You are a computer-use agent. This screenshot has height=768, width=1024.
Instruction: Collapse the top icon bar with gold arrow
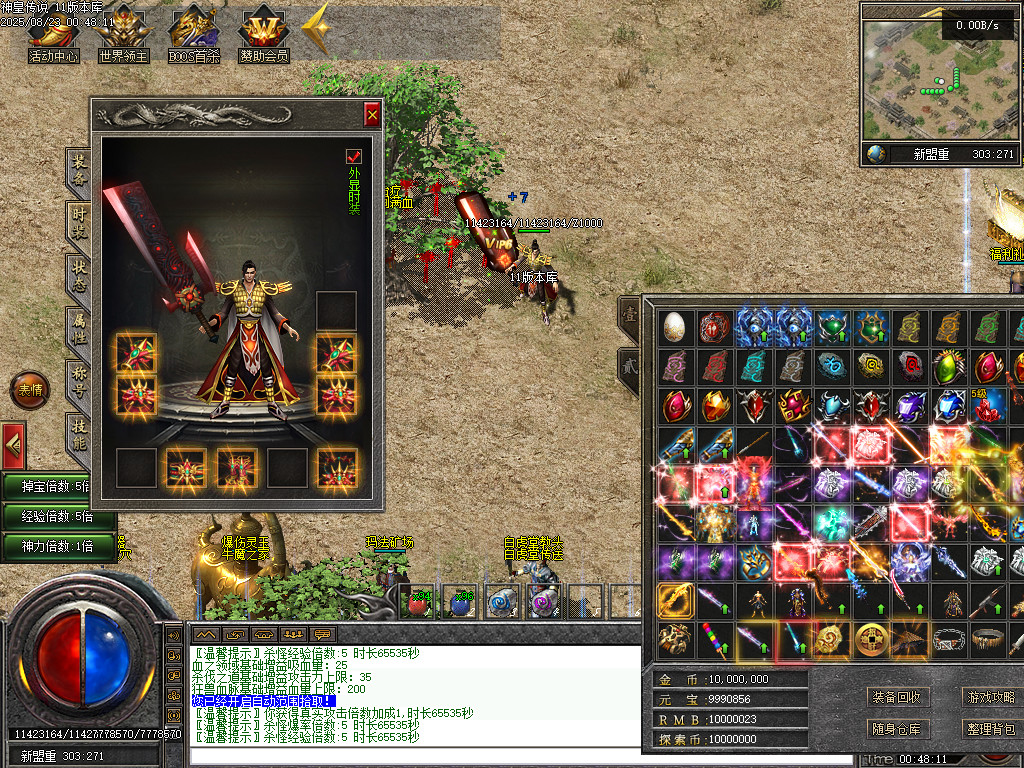316,30
